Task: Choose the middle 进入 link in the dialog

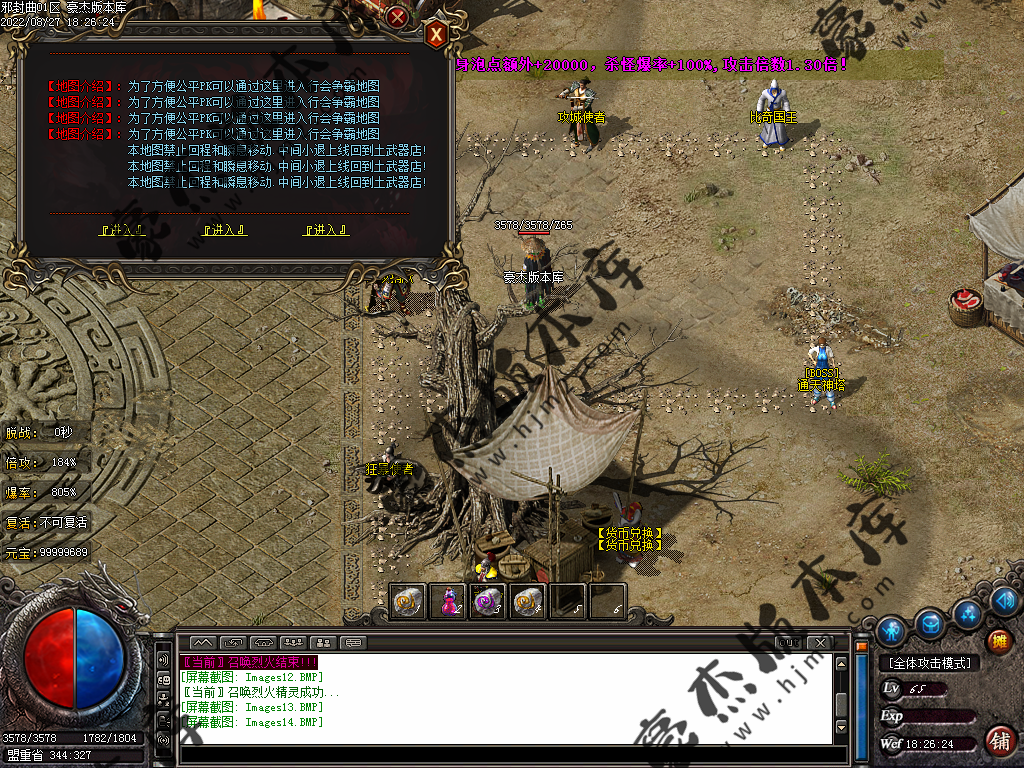Action: (x=225, y=230)
